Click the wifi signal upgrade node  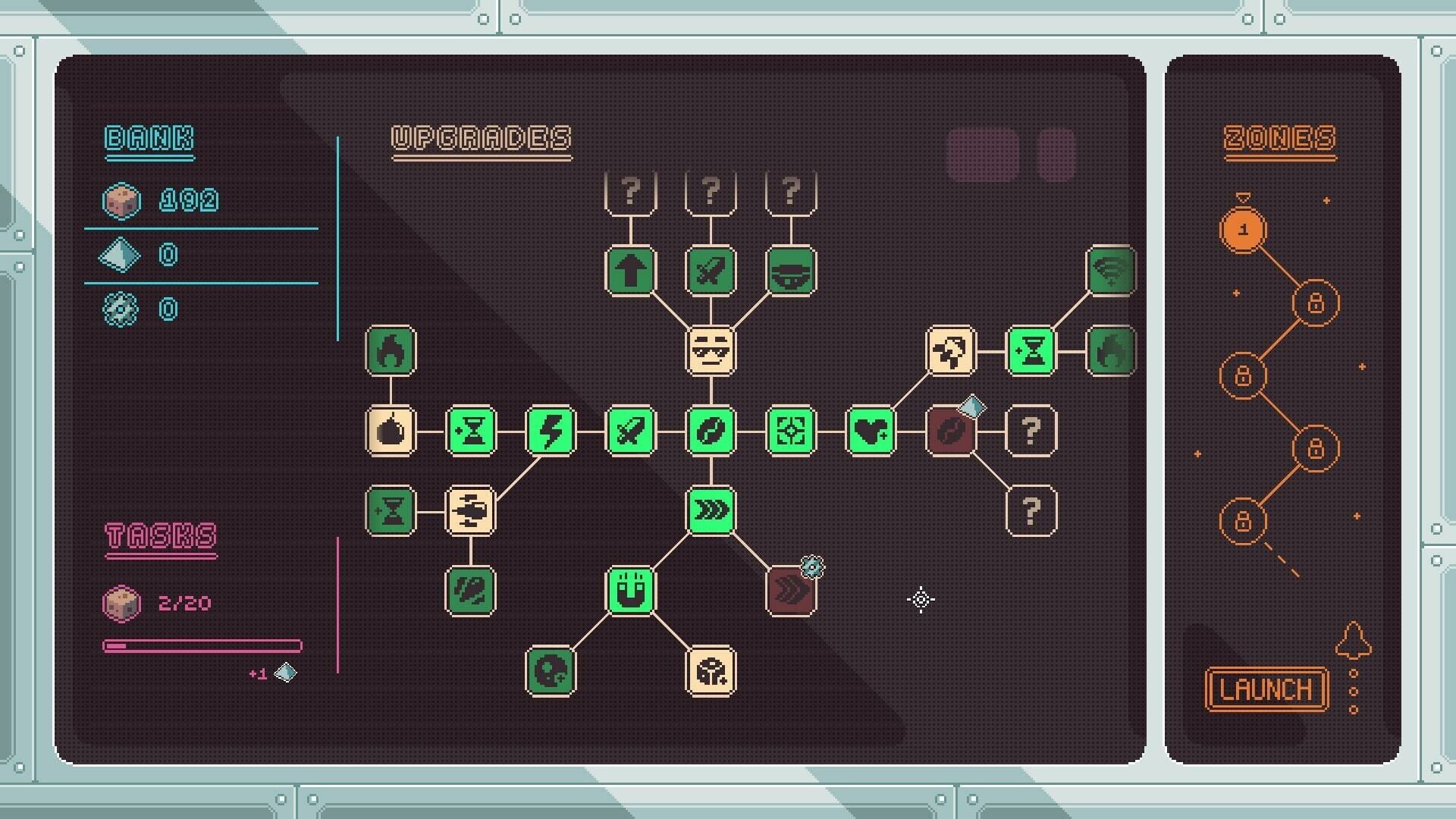pos(1109,273)
